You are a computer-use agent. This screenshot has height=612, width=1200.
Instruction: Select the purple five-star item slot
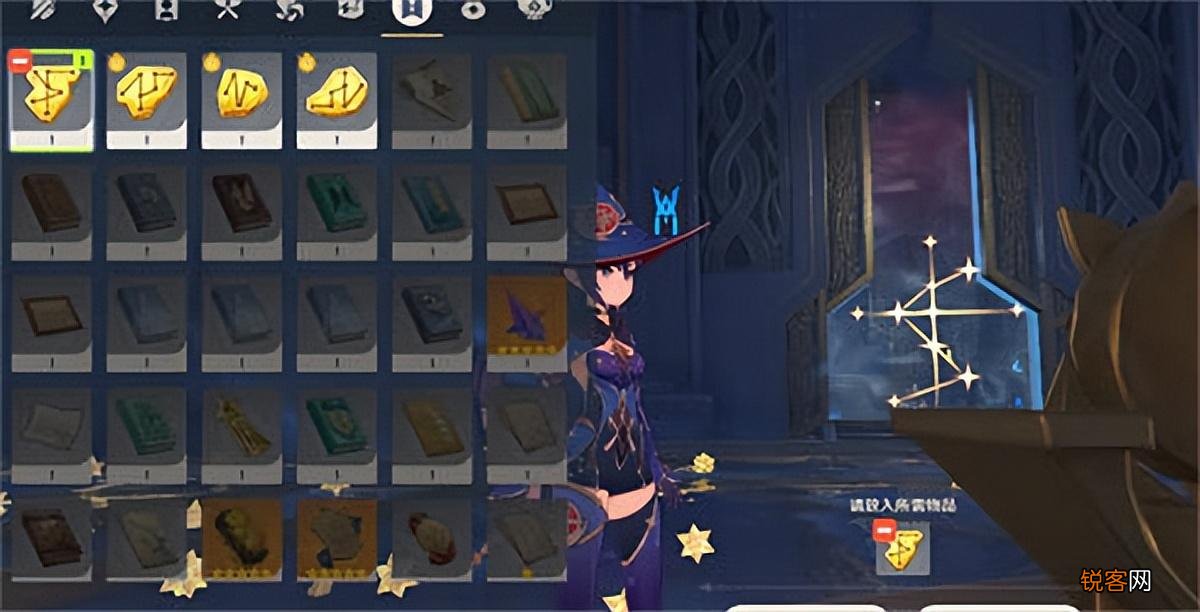click(526, 318)
